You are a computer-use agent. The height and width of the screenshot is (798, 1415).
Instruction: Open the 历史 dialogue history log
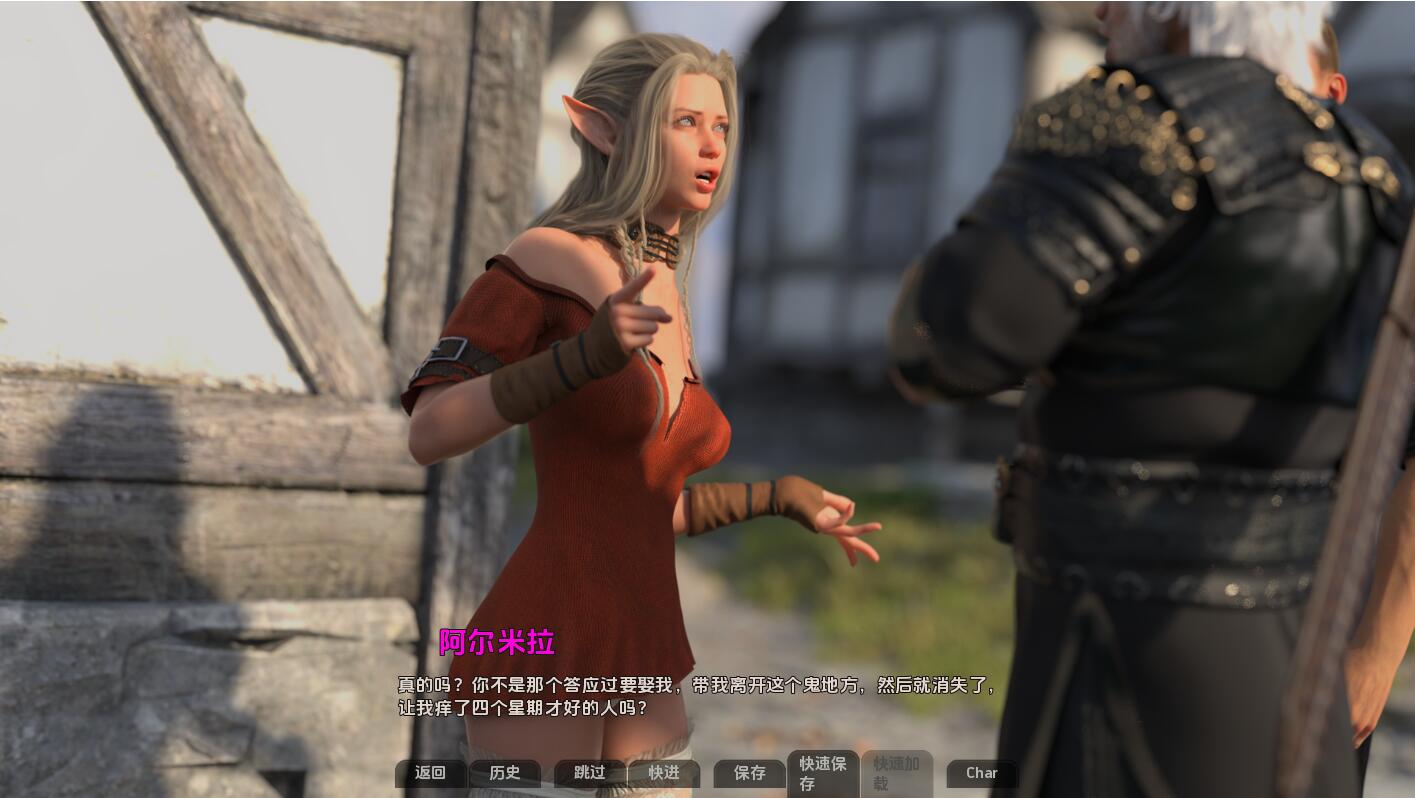point(504,773)
